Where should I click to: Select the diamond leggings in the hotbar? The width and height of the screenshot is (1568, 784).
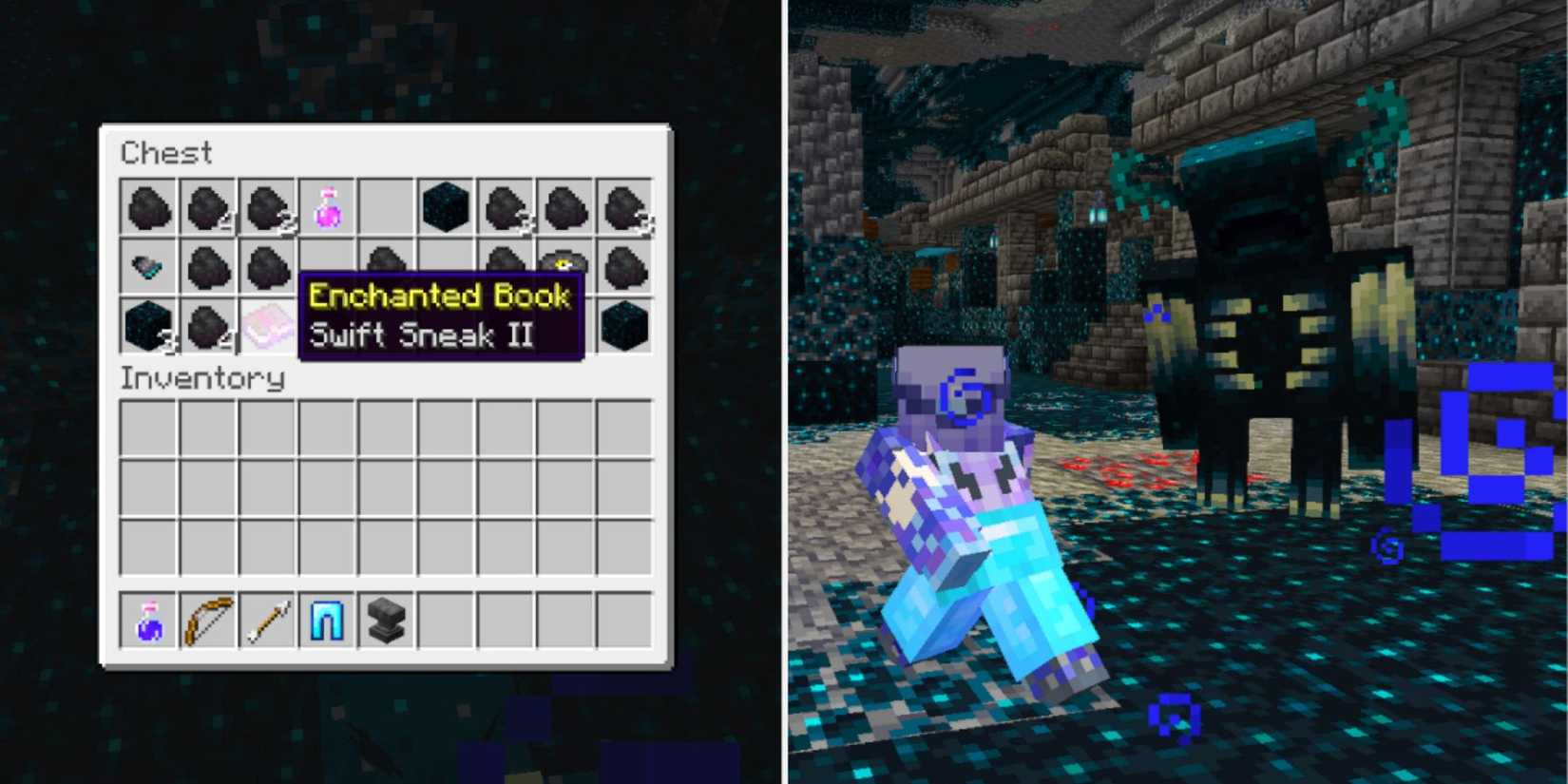click(326, 621)
